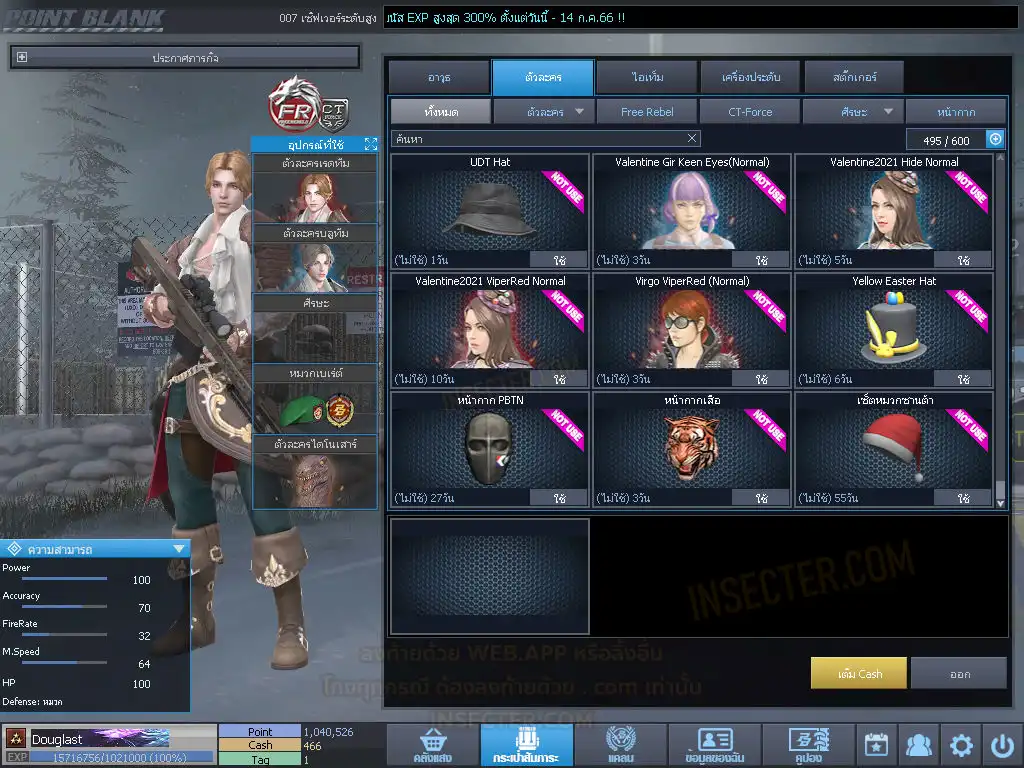Pick the tiger mask item
The image size is (1024, 768).
pyautogui.click(x=692, y=449)
